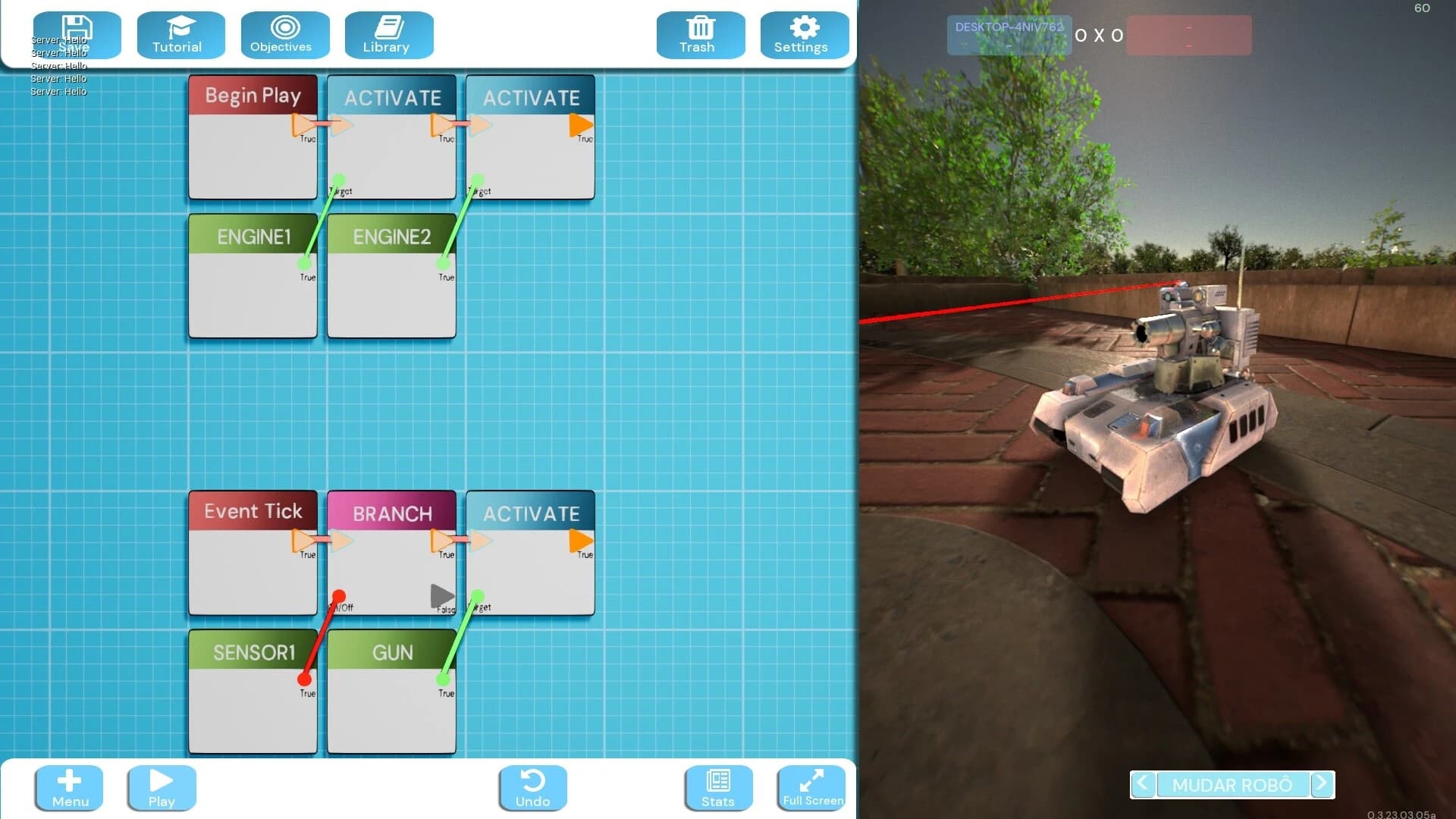Open the Menu at bottom left

pos(68,787)
